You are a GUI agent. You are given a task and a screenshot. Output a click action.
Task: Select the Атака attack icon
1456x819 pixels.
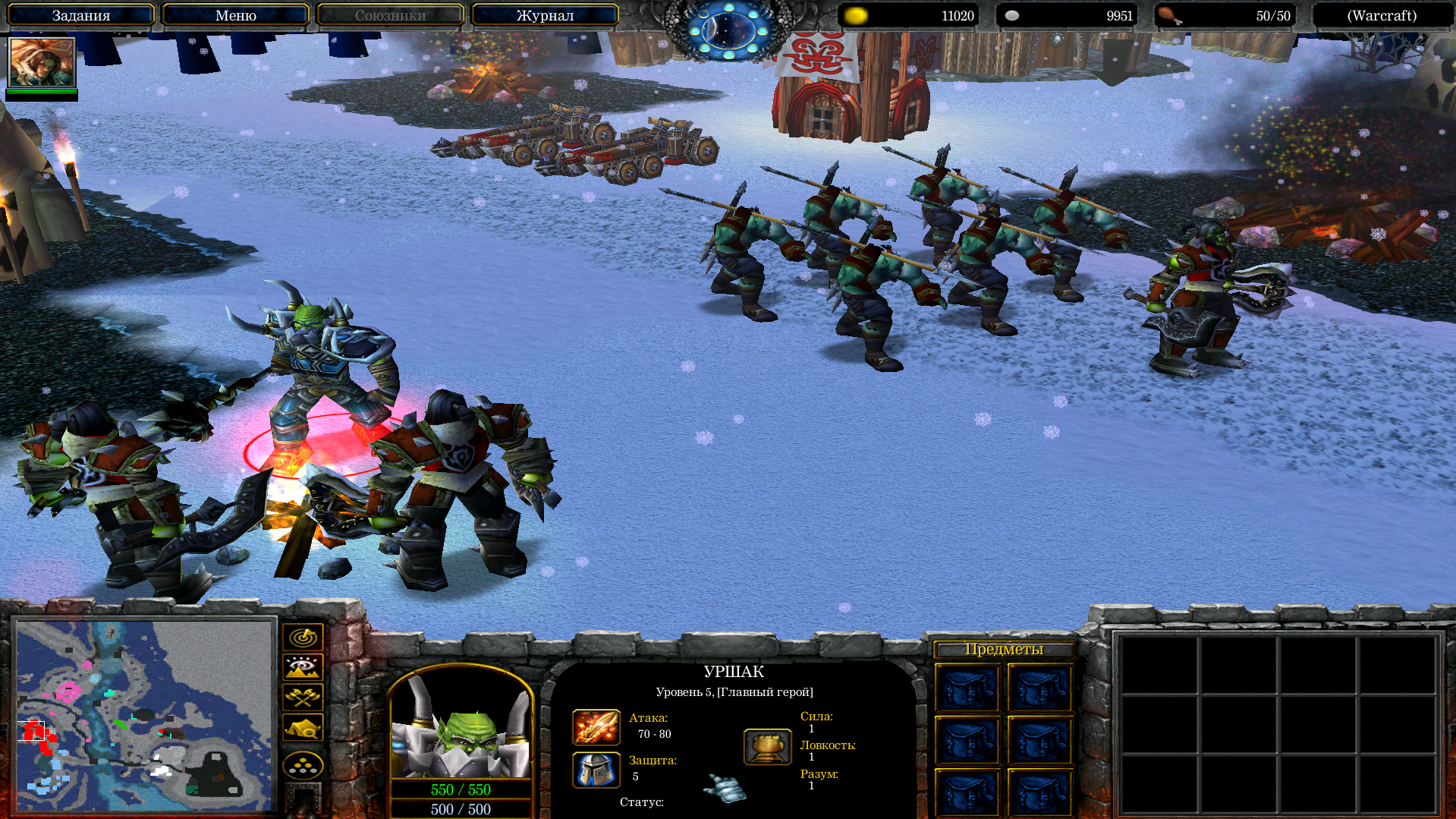click(x=596, y=726)
